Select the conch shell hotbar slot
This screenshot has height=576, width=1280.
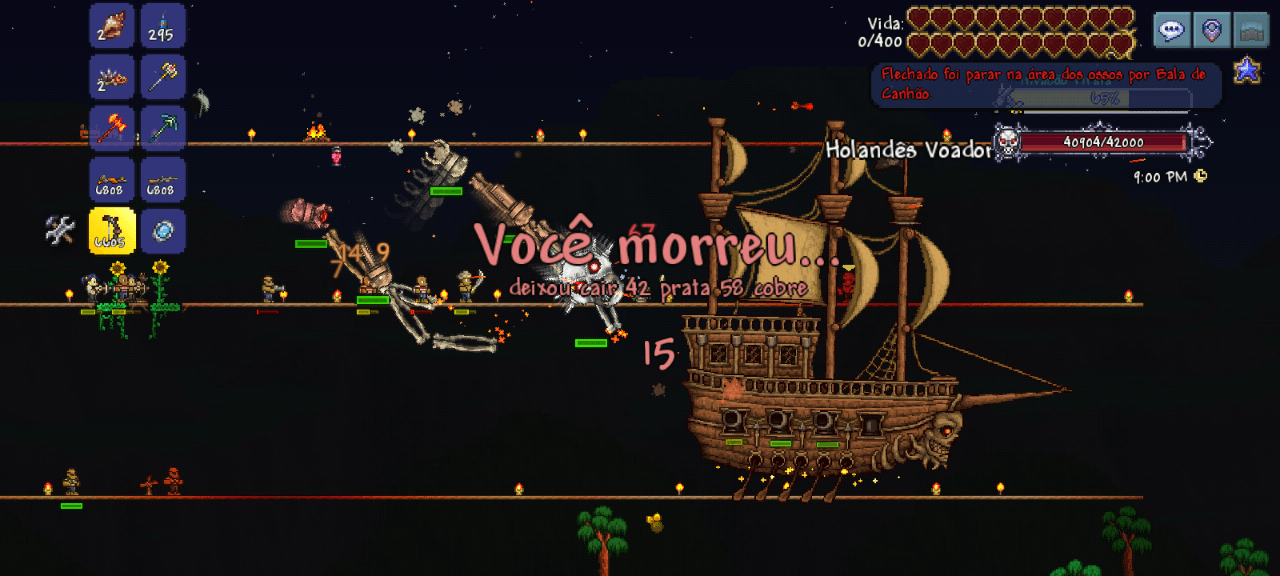coord(112,25)
